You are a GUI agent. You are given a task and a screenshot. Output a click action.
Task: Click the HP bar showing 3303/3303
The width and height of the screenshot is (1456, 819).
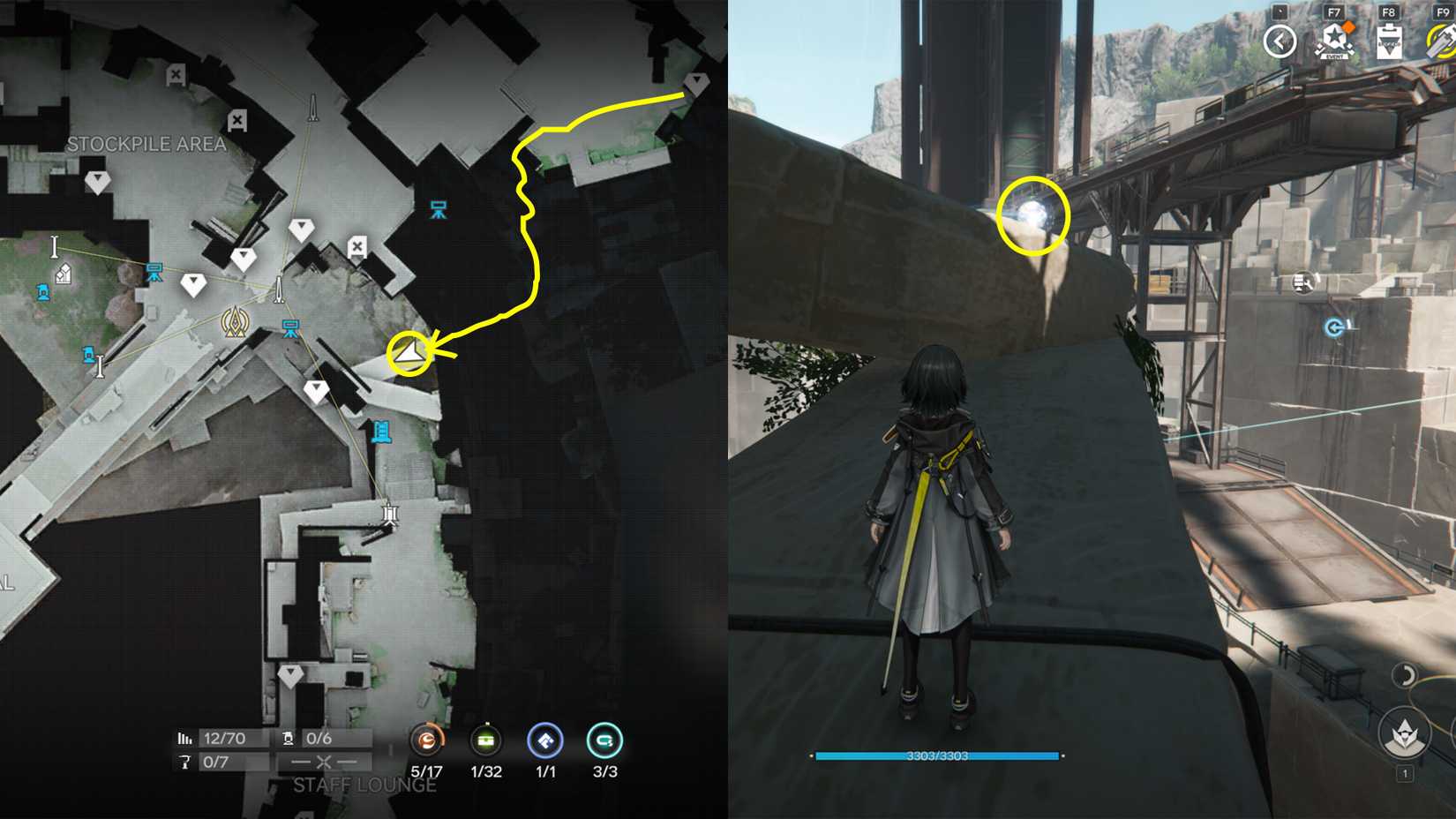935,756
